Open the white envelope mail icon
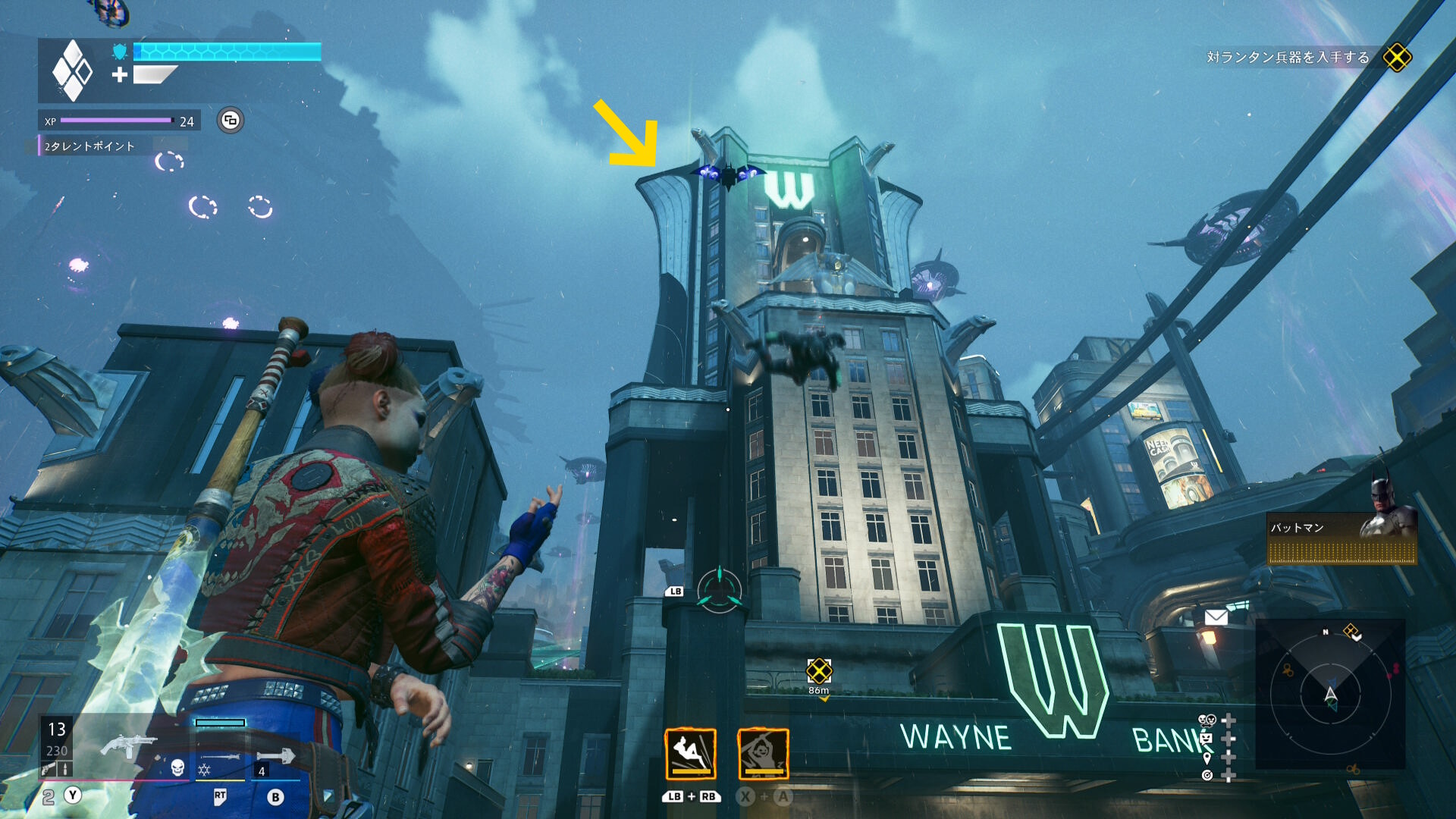The height and width of the screenshot is (819, 1456). (1216, 617)
